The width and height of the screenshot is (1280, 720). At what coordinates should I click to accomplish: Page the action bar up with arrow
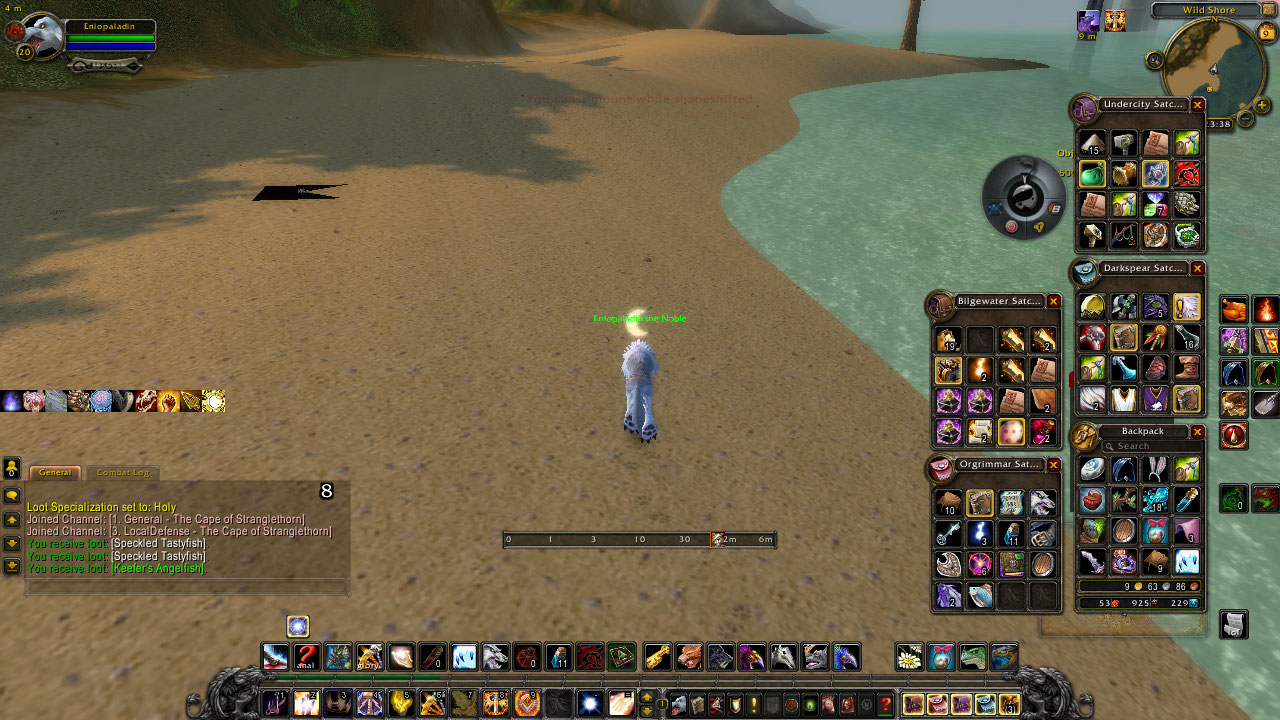[646, 697]
